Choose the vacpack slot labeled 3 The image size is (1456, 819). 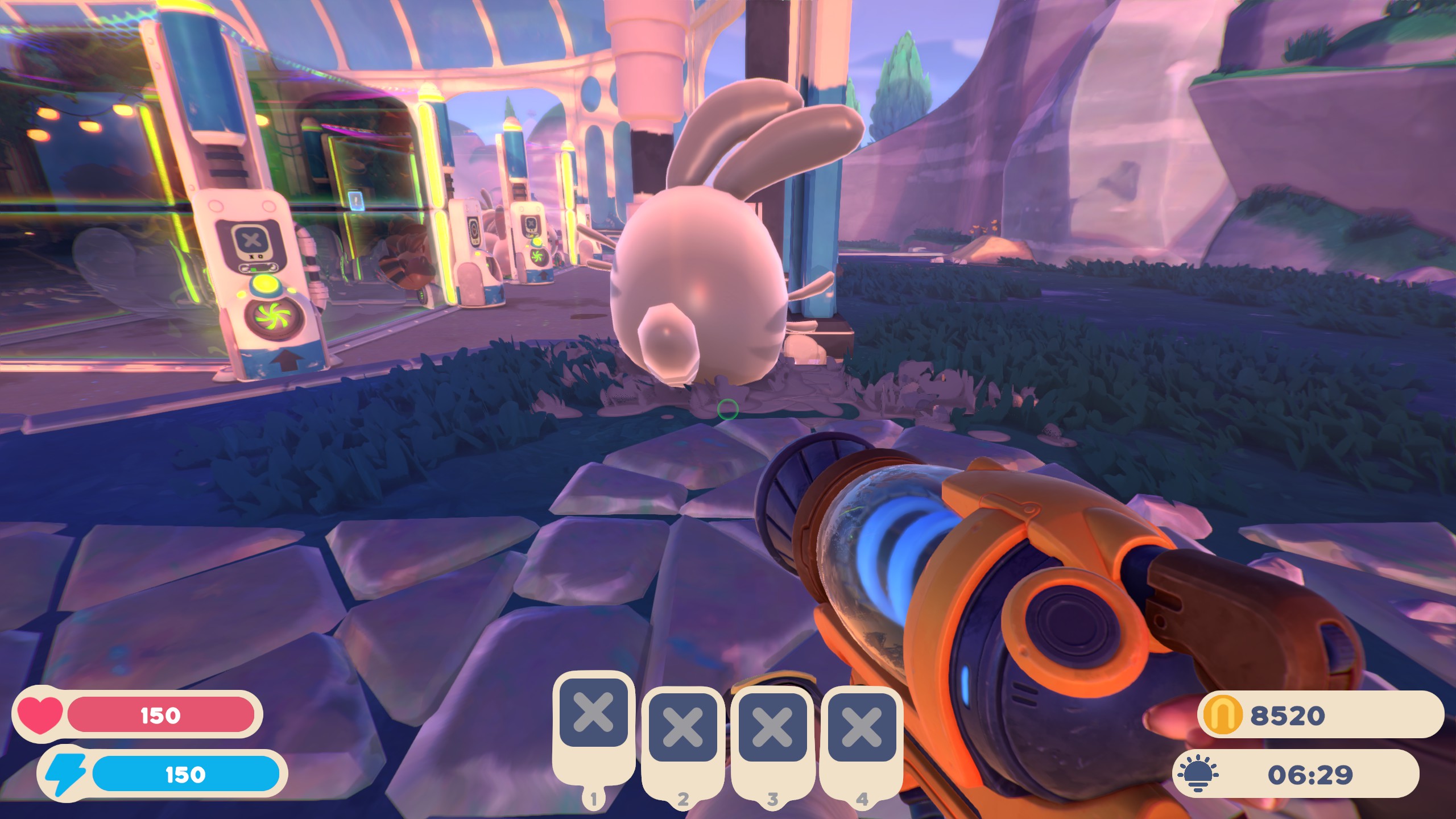tap(772, 727)
